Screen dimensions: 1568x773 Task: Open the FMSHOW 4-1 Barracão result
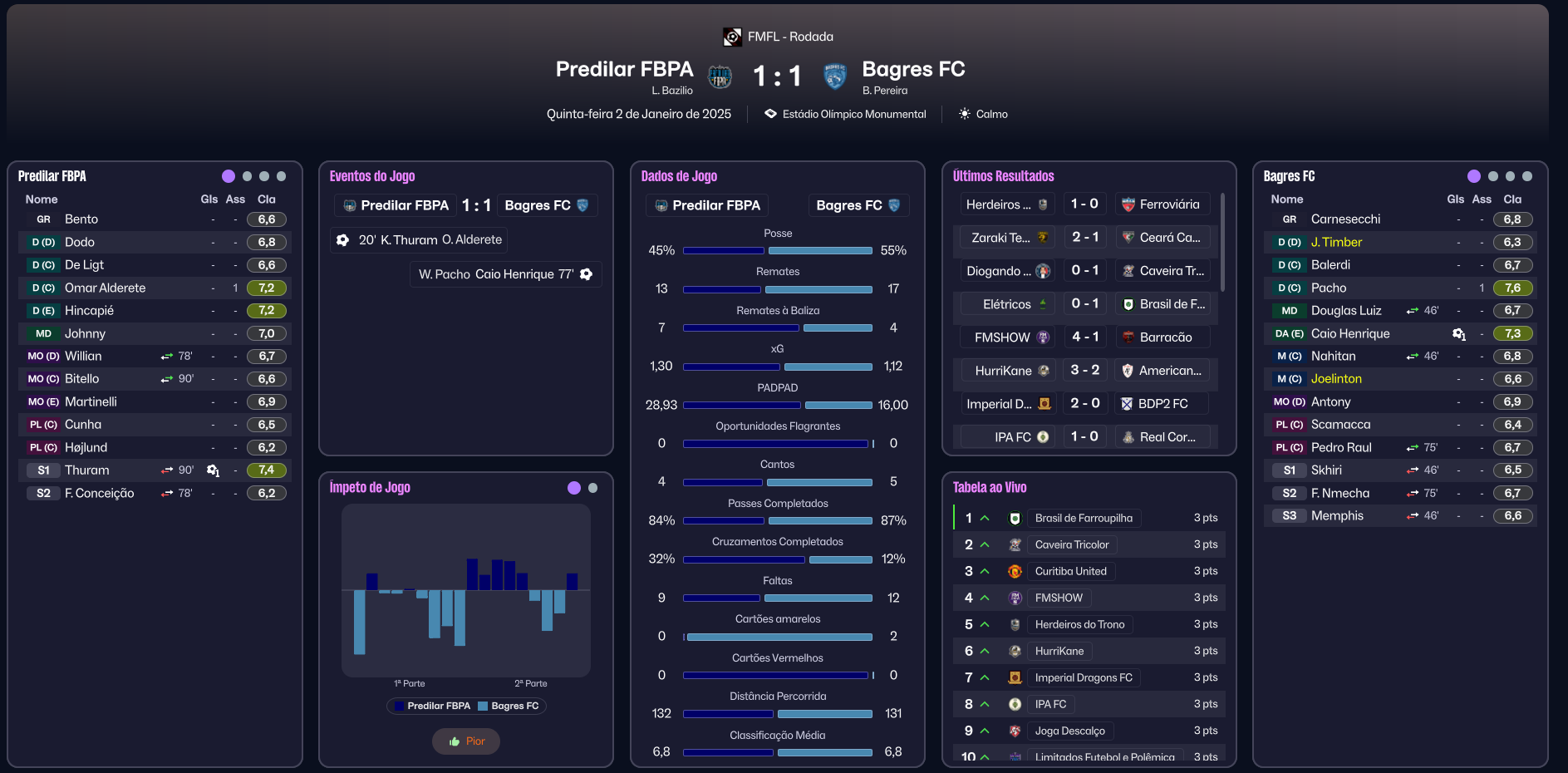(x=1084, y=337)
